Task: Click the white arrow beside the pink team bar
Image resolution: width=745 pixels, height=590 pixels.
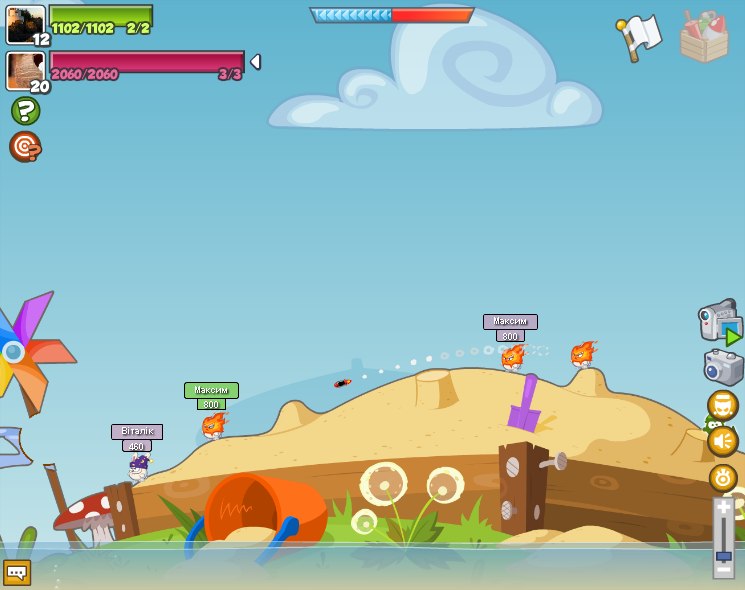Action: tap(255, 62)
